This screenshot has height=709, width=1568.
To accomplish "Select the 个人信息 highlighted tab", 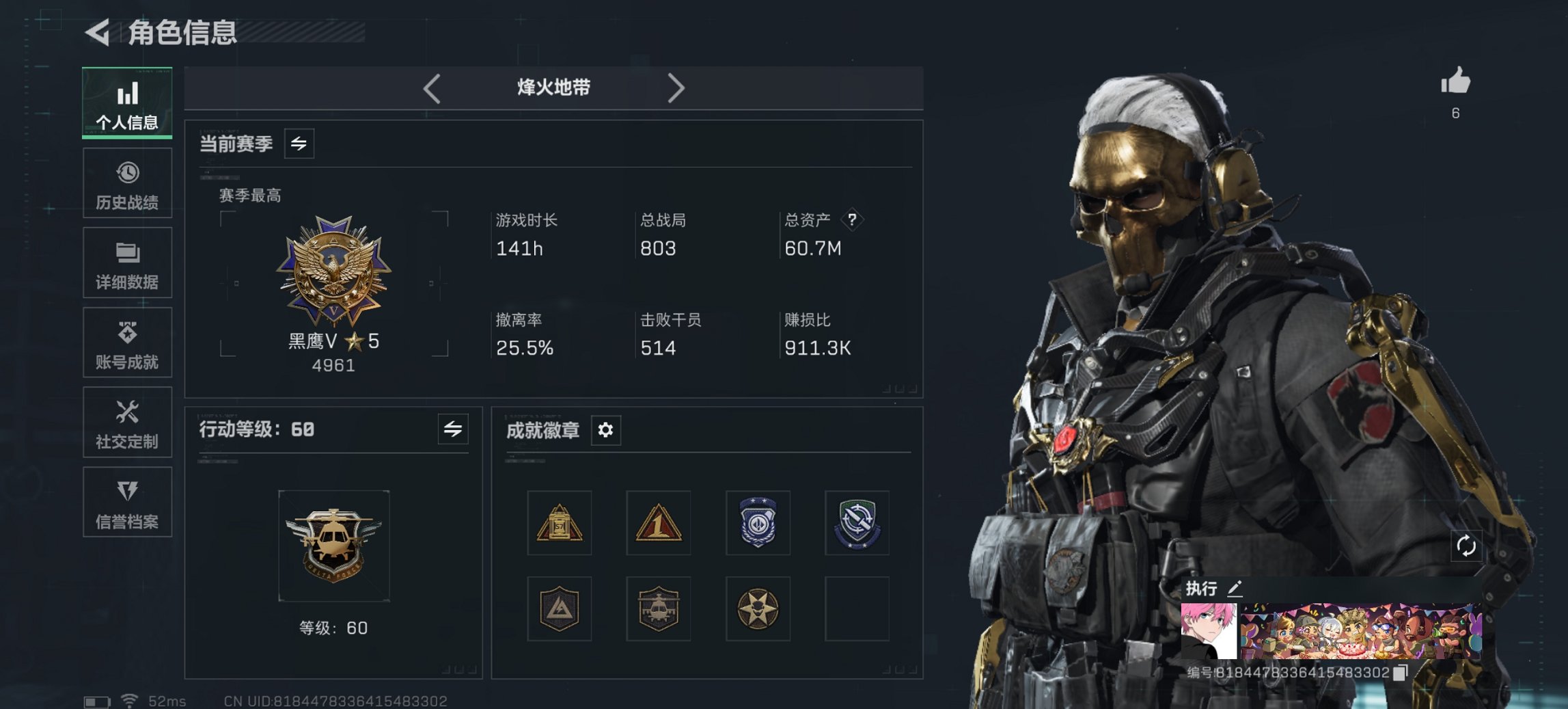I will click(x=127, y=101).
